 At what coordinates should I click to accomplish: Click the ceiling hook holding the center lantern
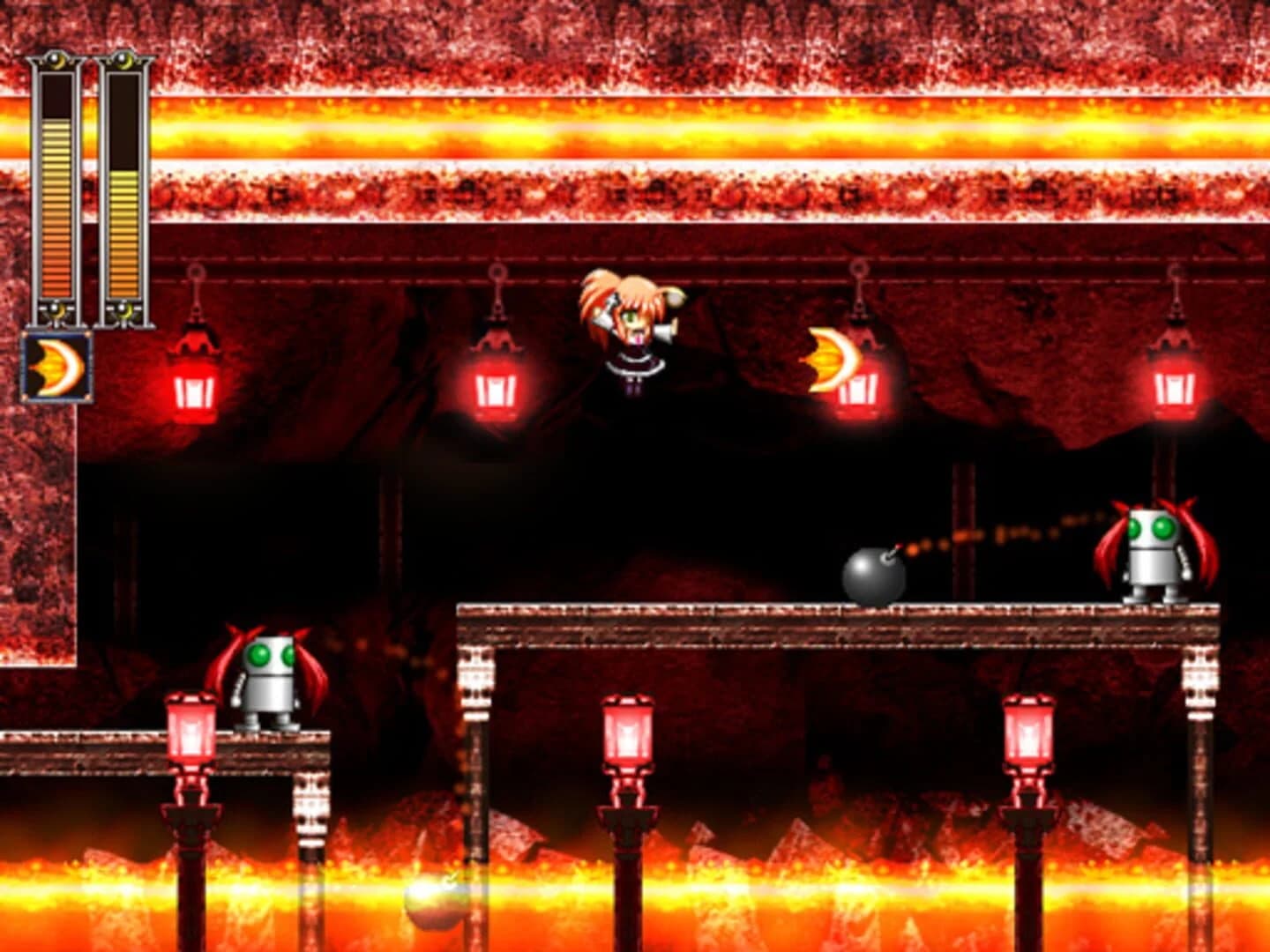coord(498,271)
